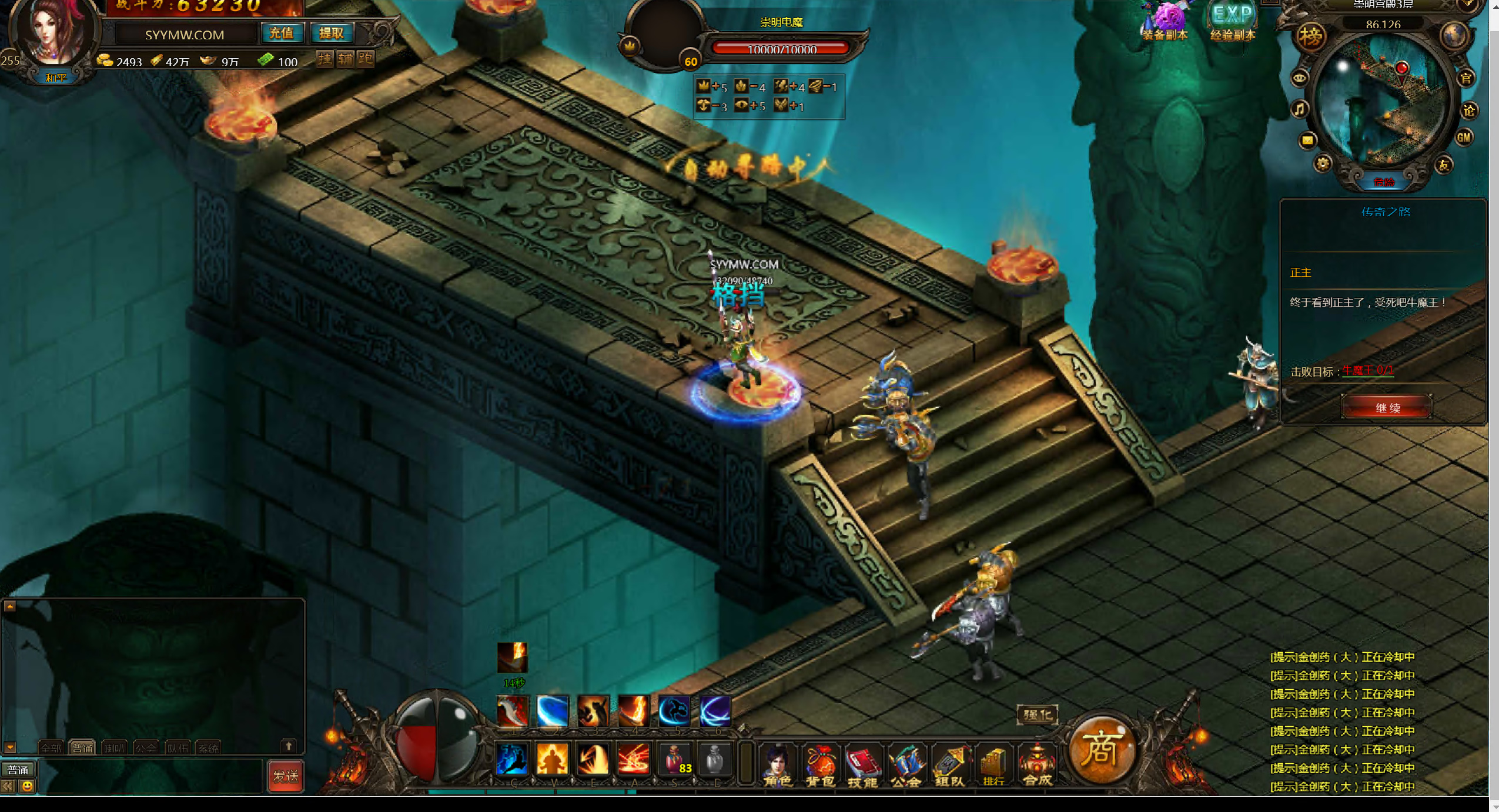This screenshot has height=812, width=1499.
Task: Open the 角色 character panel
Action: (777, 764)
